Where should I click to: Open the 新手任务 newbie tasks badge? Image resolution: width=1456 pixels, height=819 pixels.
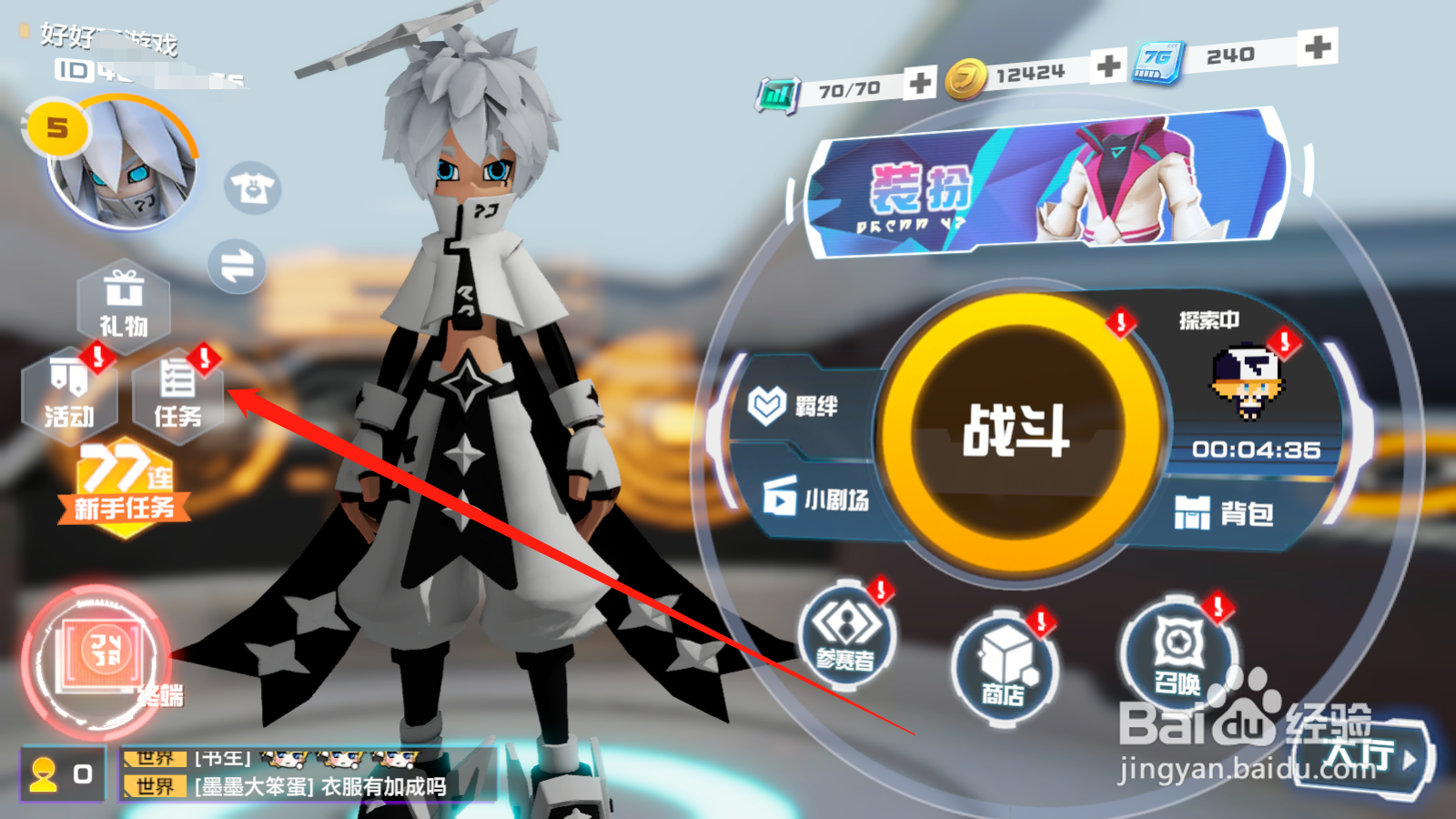124,482
